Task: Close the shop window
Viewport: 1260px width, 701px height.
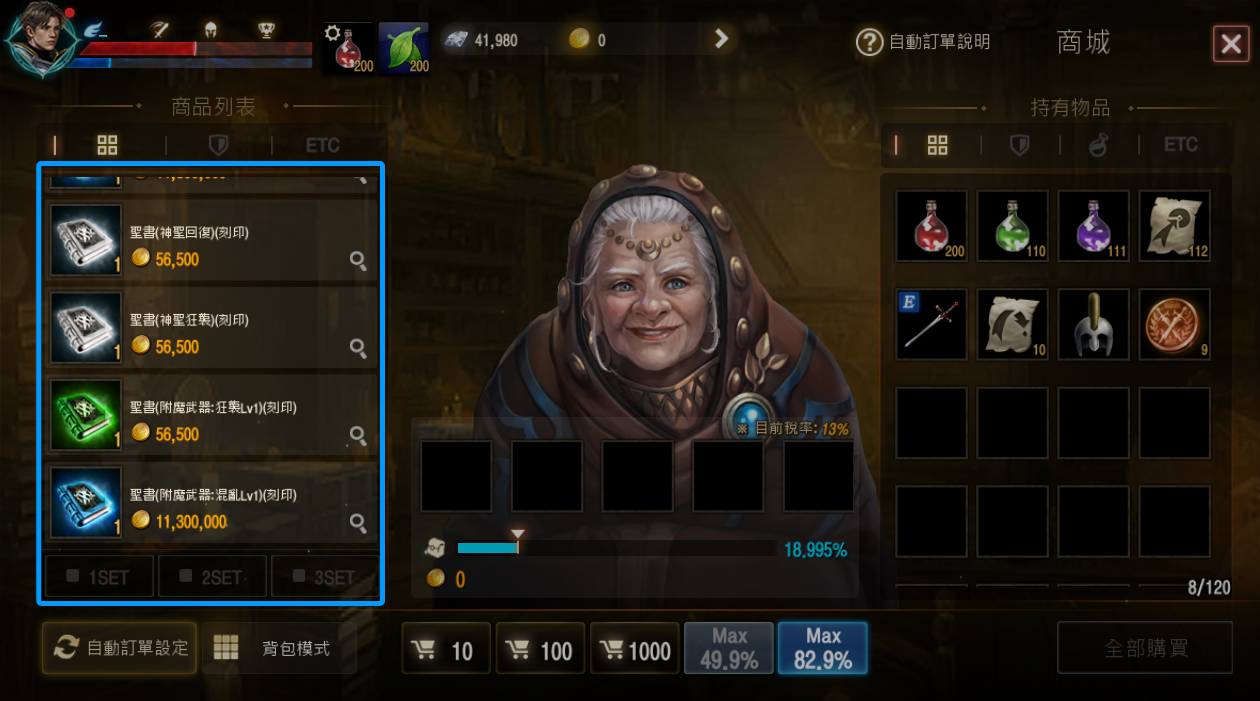Action: (x=1229, y=43)
